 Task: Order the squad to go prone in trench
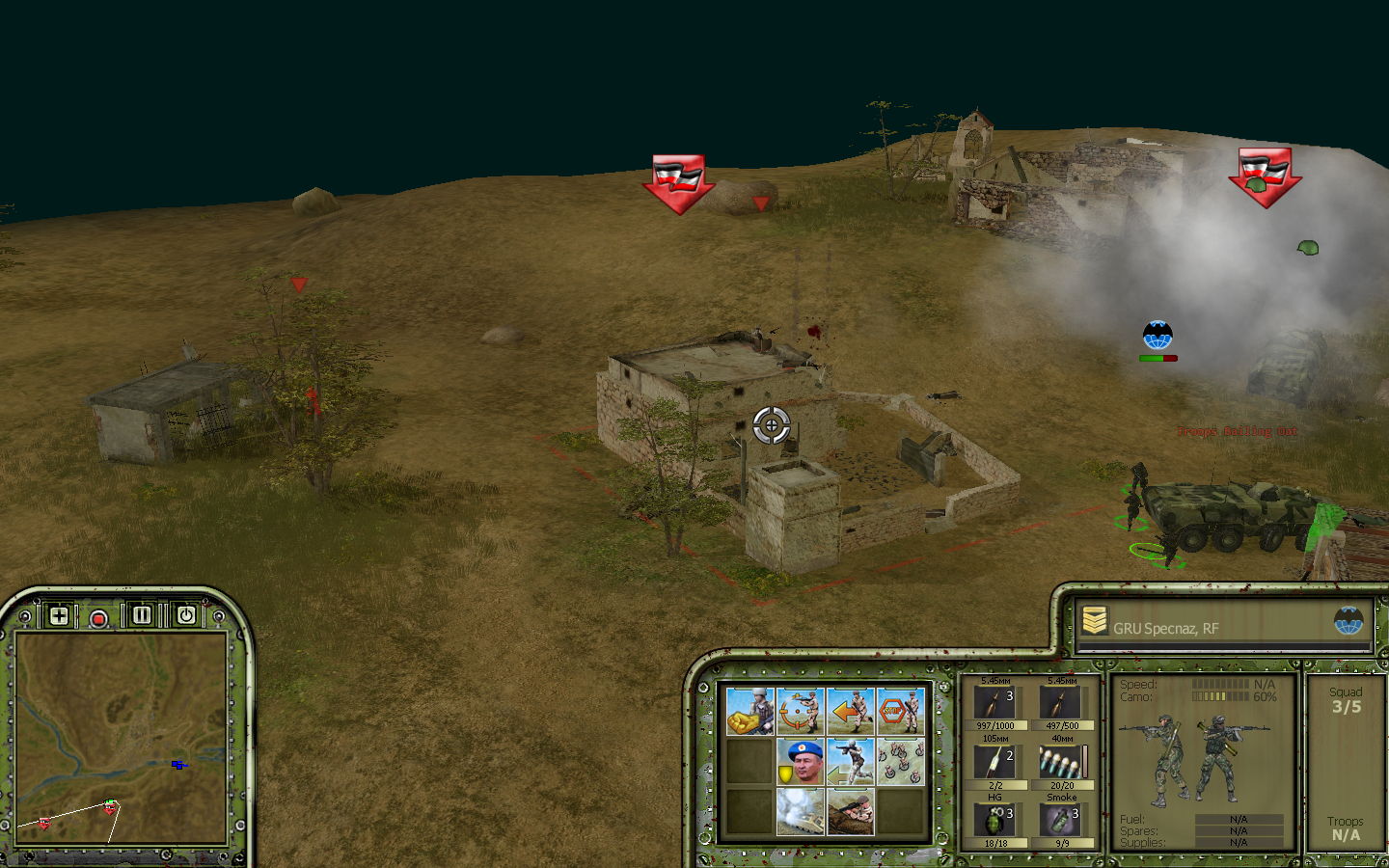[x=851, y=811]
